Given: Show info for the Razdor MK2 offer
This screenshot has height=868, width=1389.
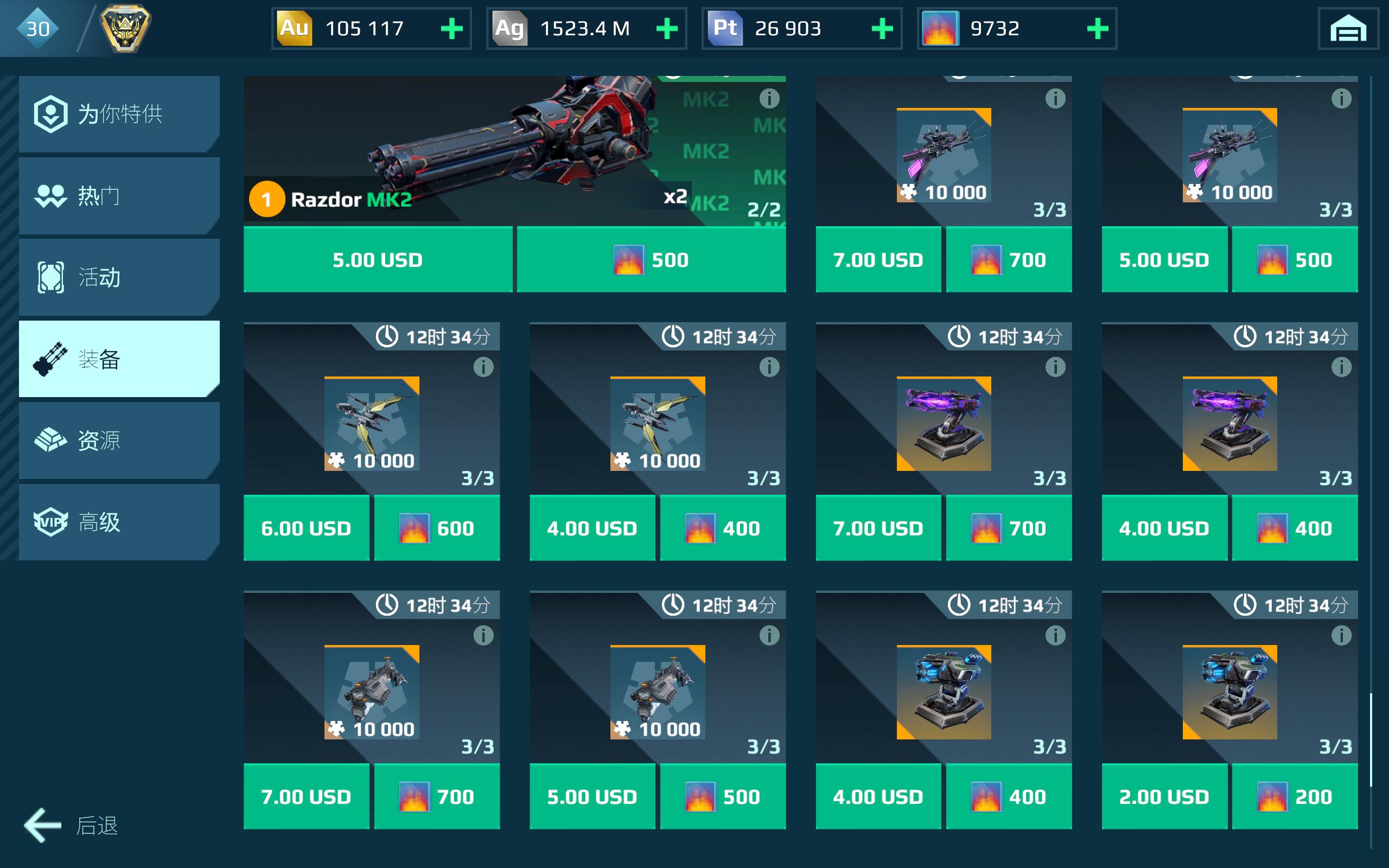Looking at the screenshot, I should 769,99.
